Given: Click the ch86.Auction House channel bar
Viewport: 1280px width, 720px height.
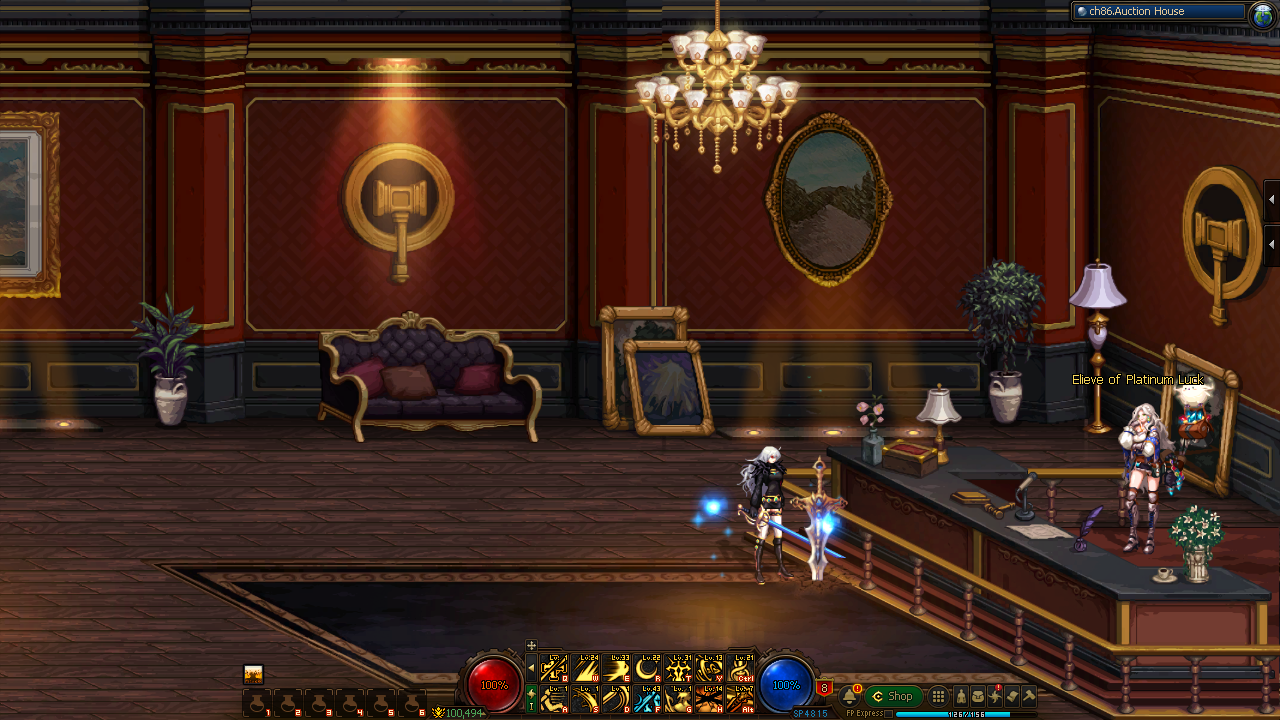Looking at the screenshot, I should click(x=1159, y=12).
